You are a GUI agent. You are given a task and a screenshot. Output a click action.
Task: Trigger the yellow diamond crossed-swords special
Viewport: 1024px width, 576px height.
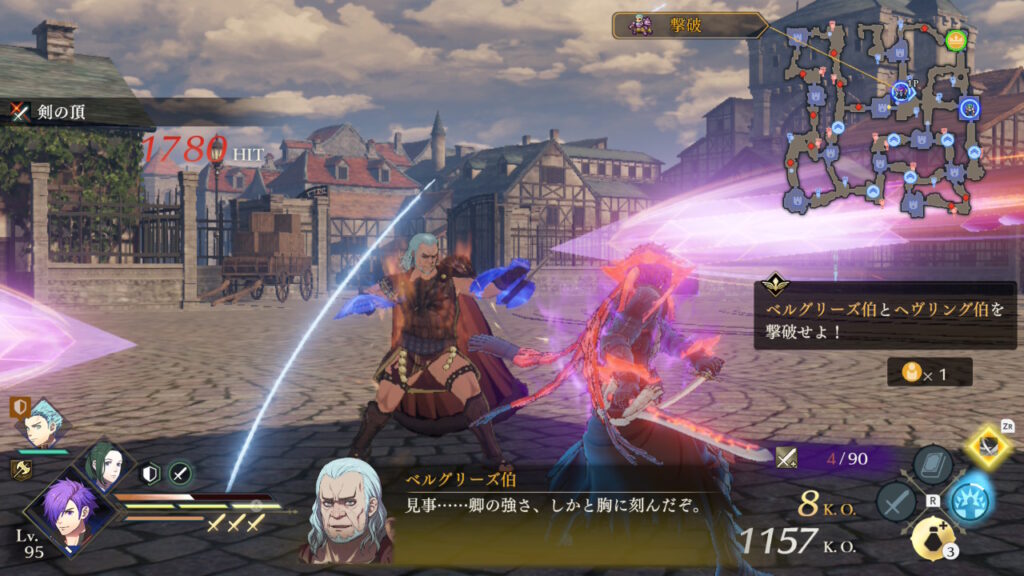990,446
